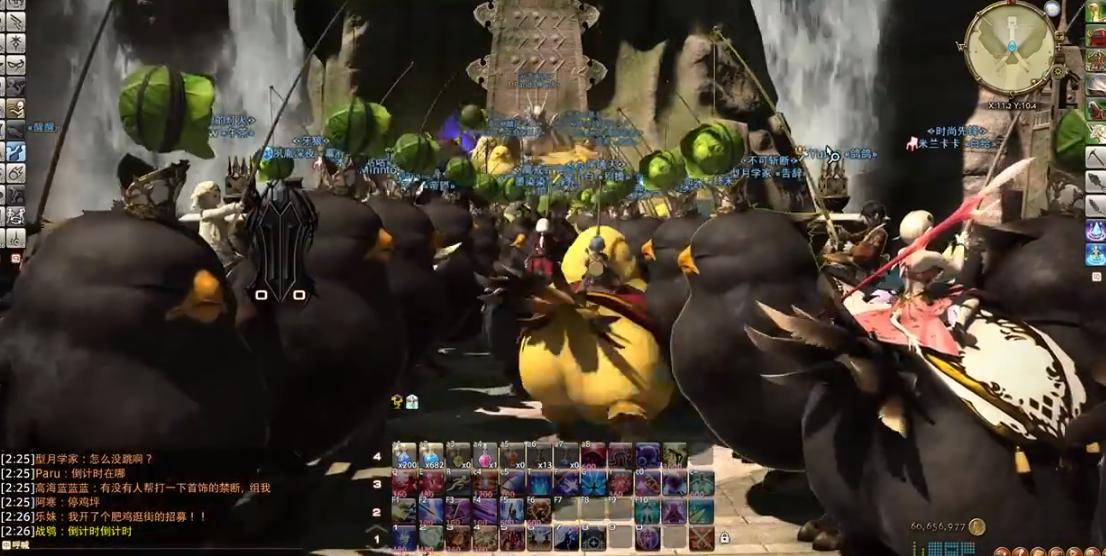Click the minimap's gear button
Screen dimensions: 1106x556
[x=1052, y=9]
